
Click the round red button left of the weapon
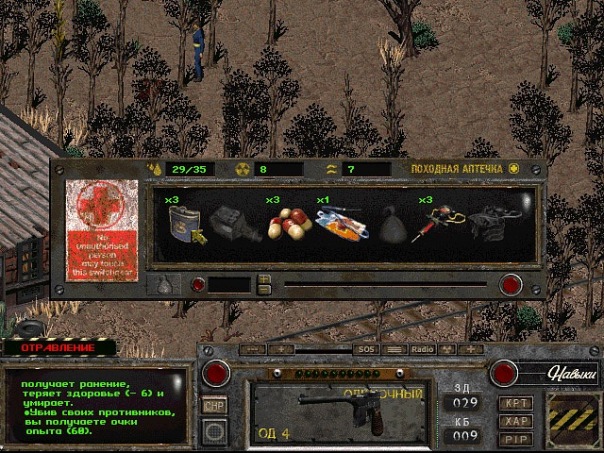(x=214, y=375)
